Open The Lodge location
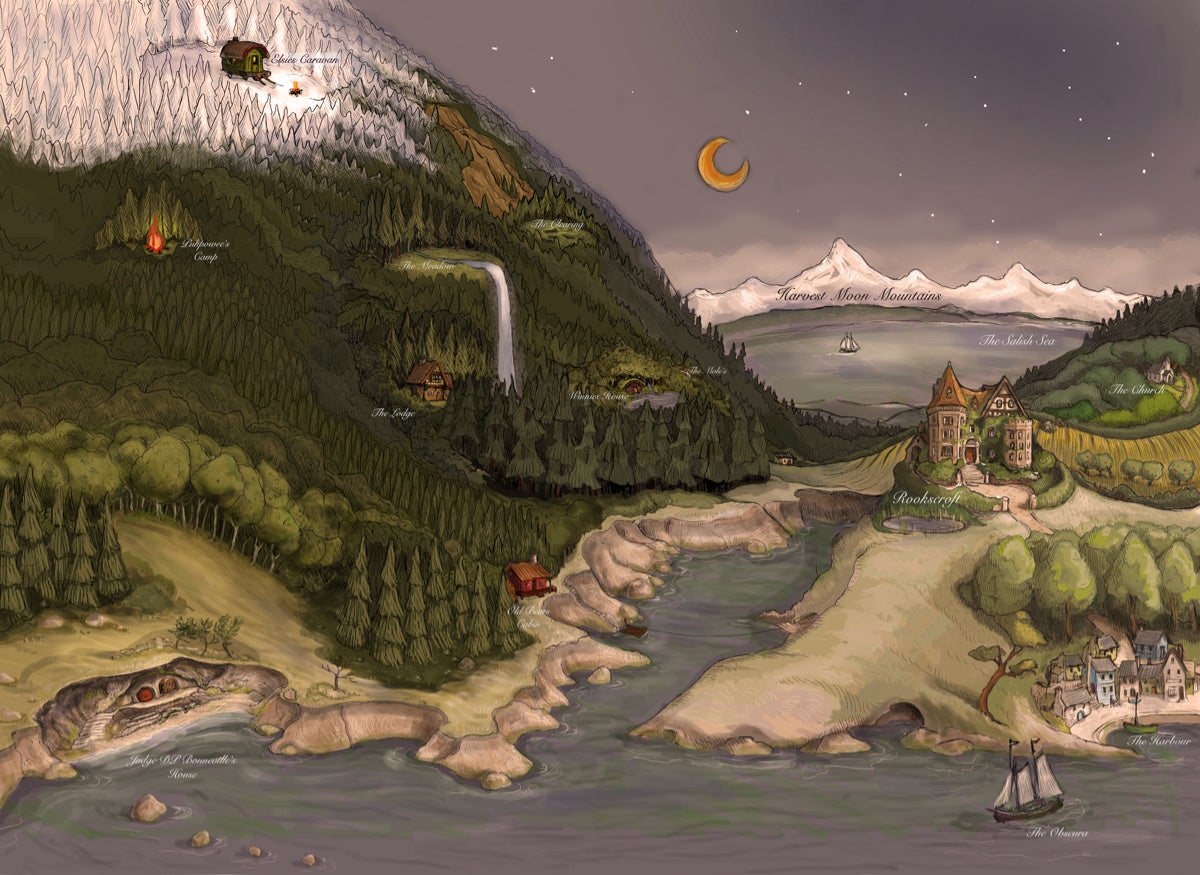This screenshot has width=1200, height=875. tap(429, 380)
